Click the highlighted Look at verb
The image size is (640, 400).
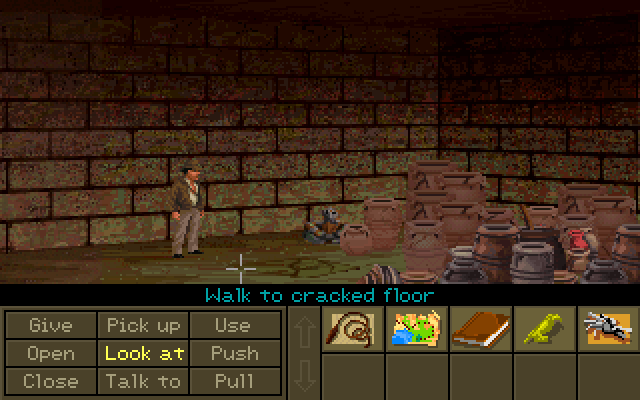coord(143,353)
